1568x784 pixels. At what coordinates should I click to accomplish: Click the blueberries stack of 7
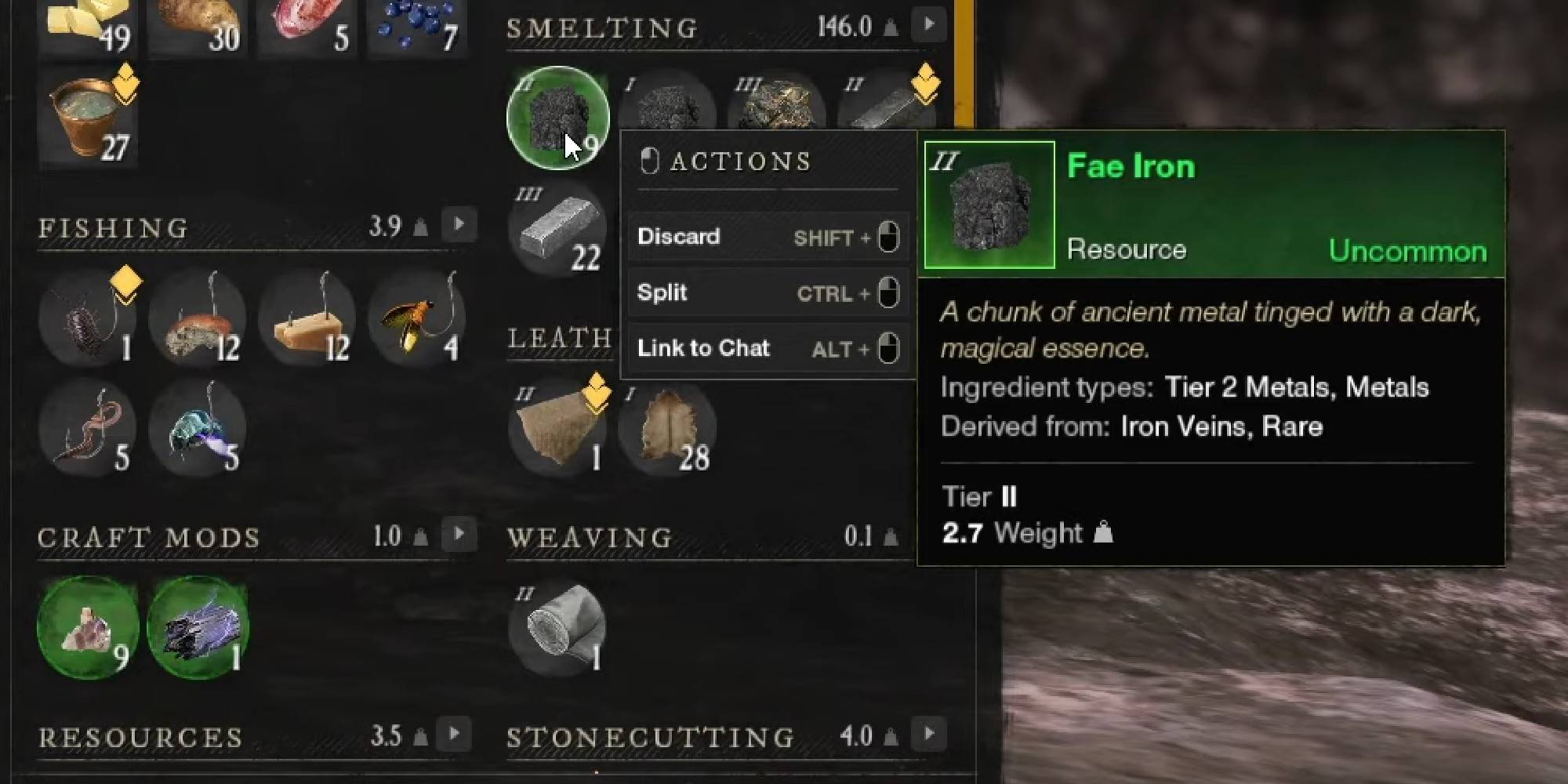pos(416,24)
